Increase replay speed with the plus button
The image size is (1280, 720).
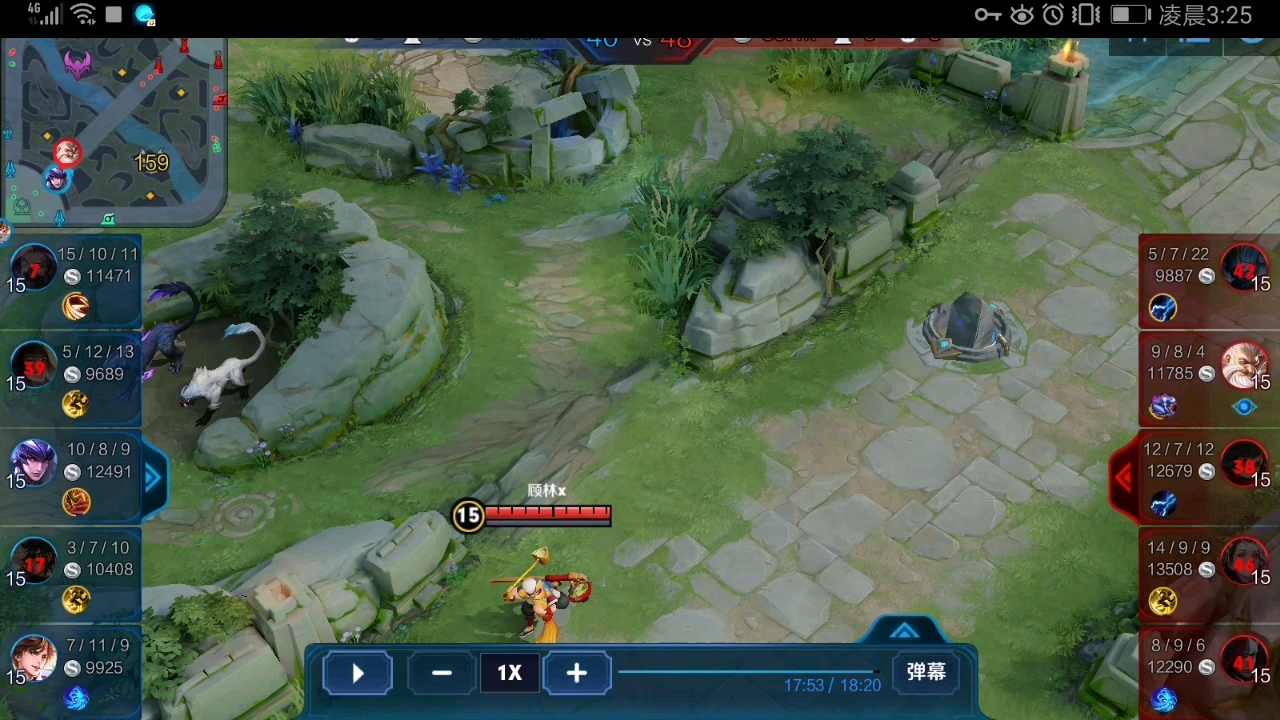point(576,673)
